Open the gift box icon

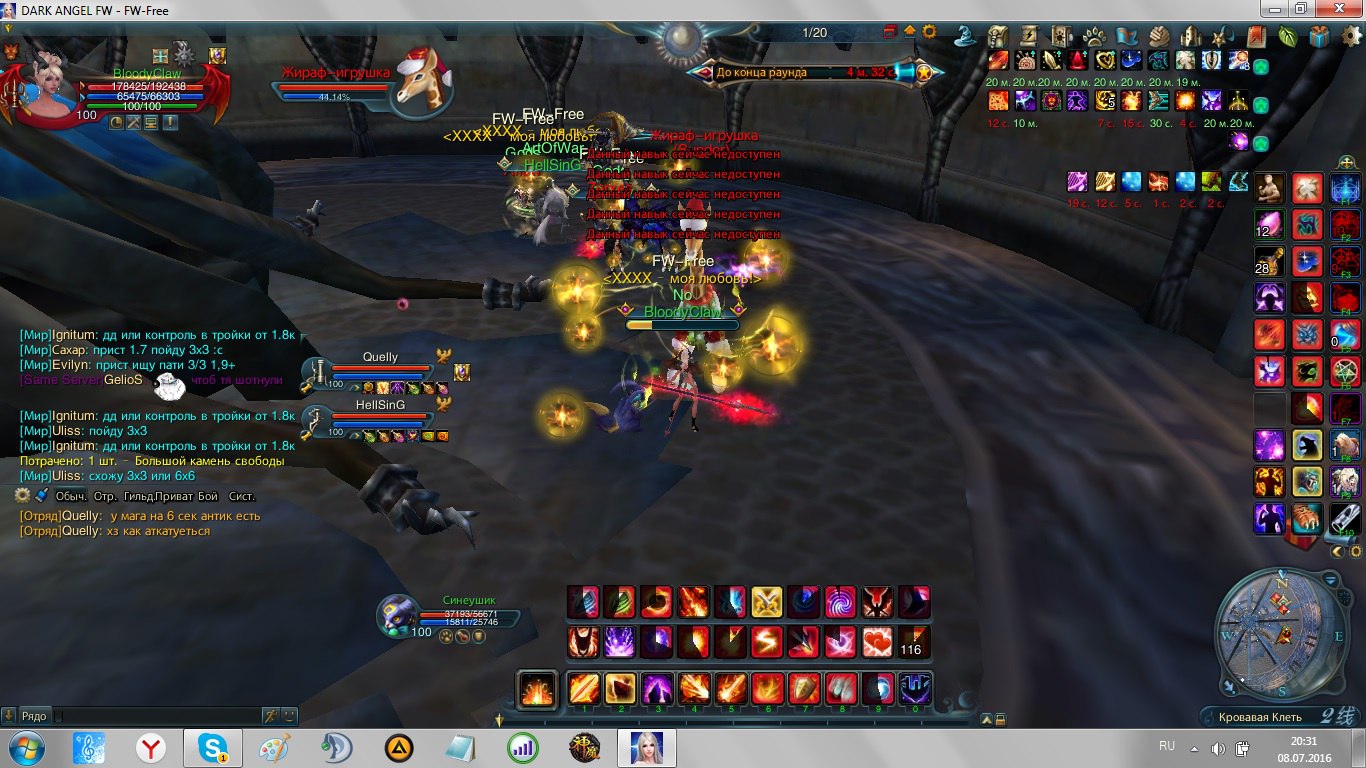1321,36
